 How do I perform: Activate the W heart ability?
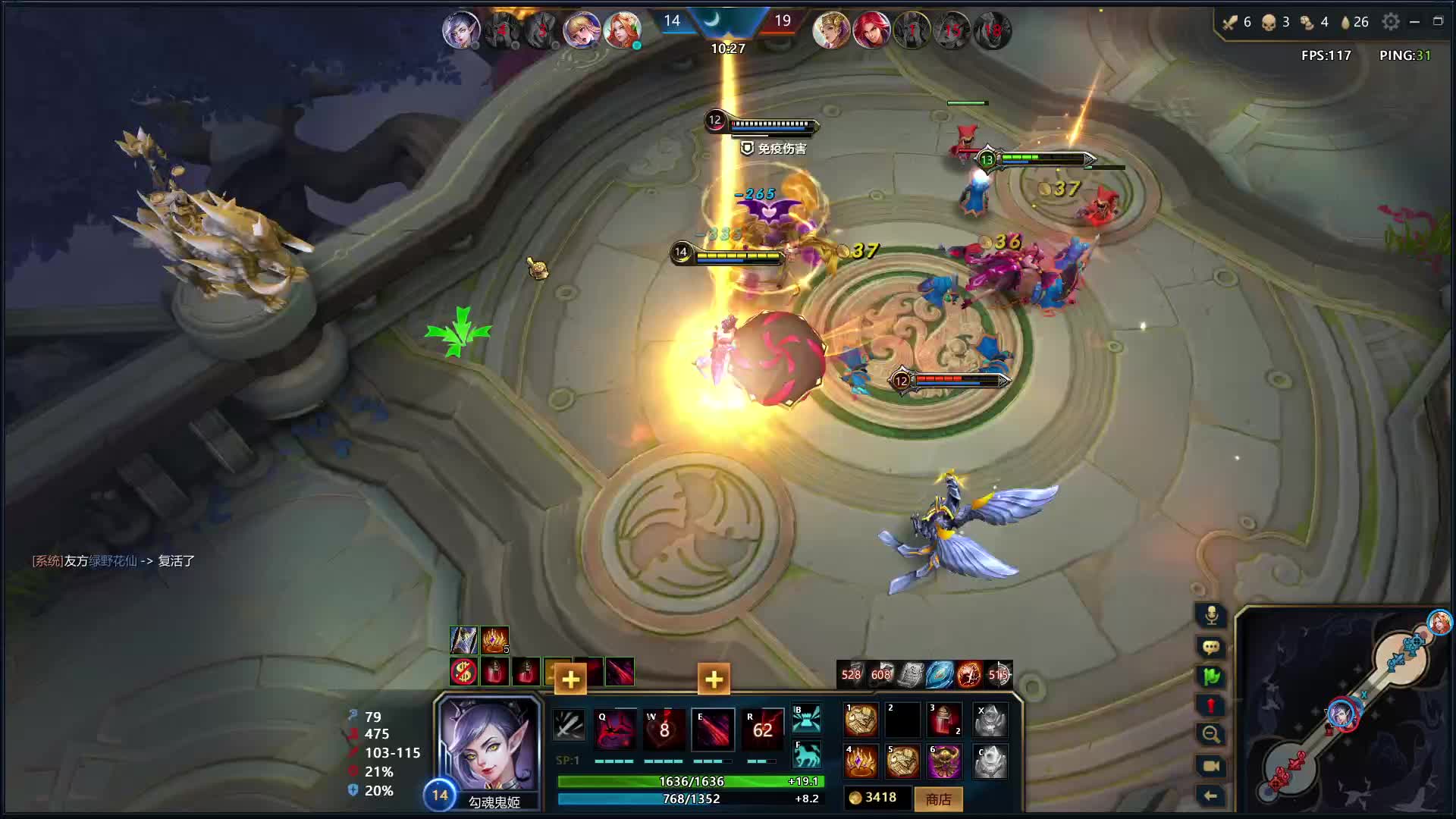tap(664, 729)
